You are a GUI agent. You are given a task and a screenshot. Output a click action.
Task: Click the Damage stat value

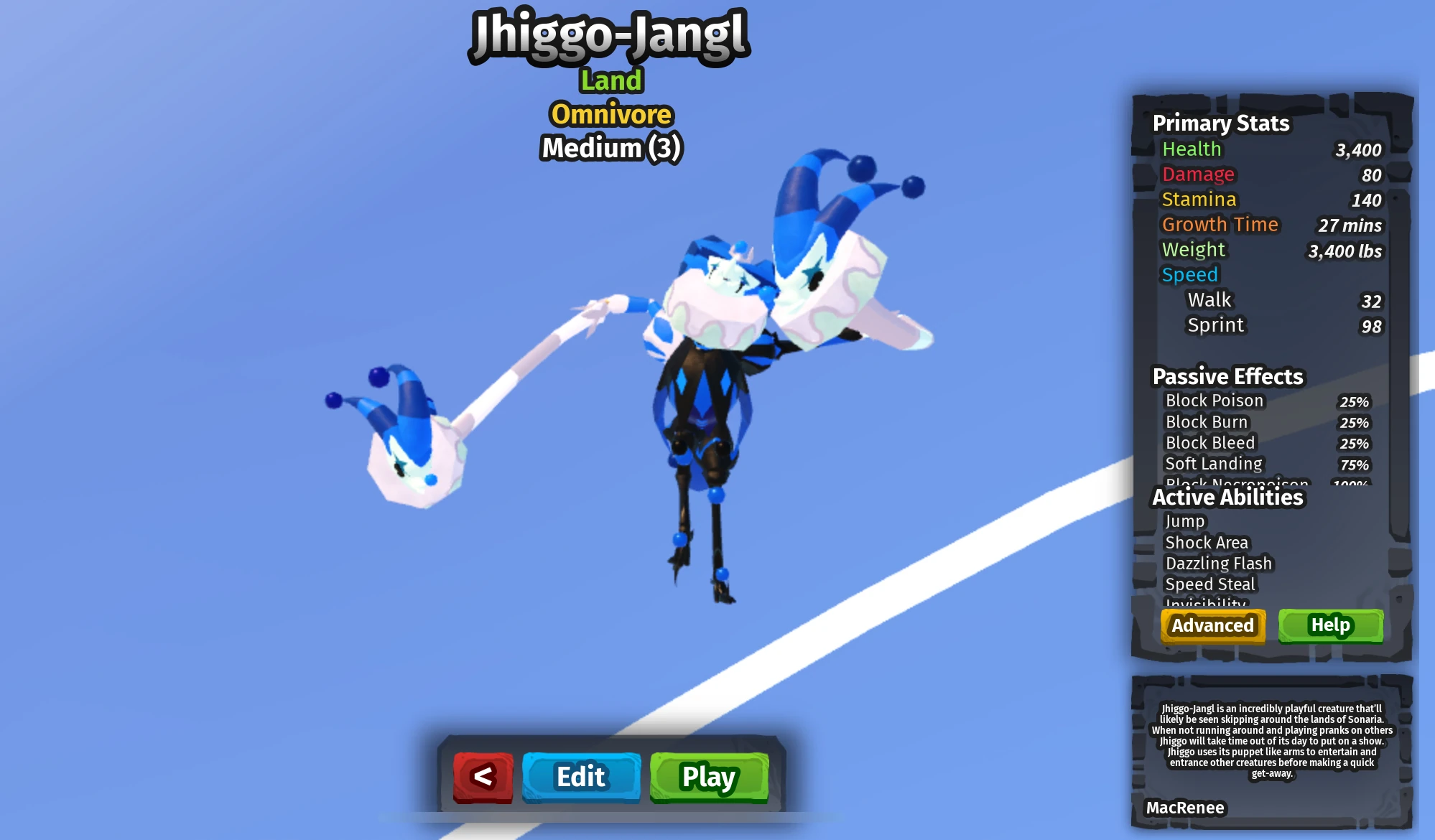click(x=1370, y=174)
